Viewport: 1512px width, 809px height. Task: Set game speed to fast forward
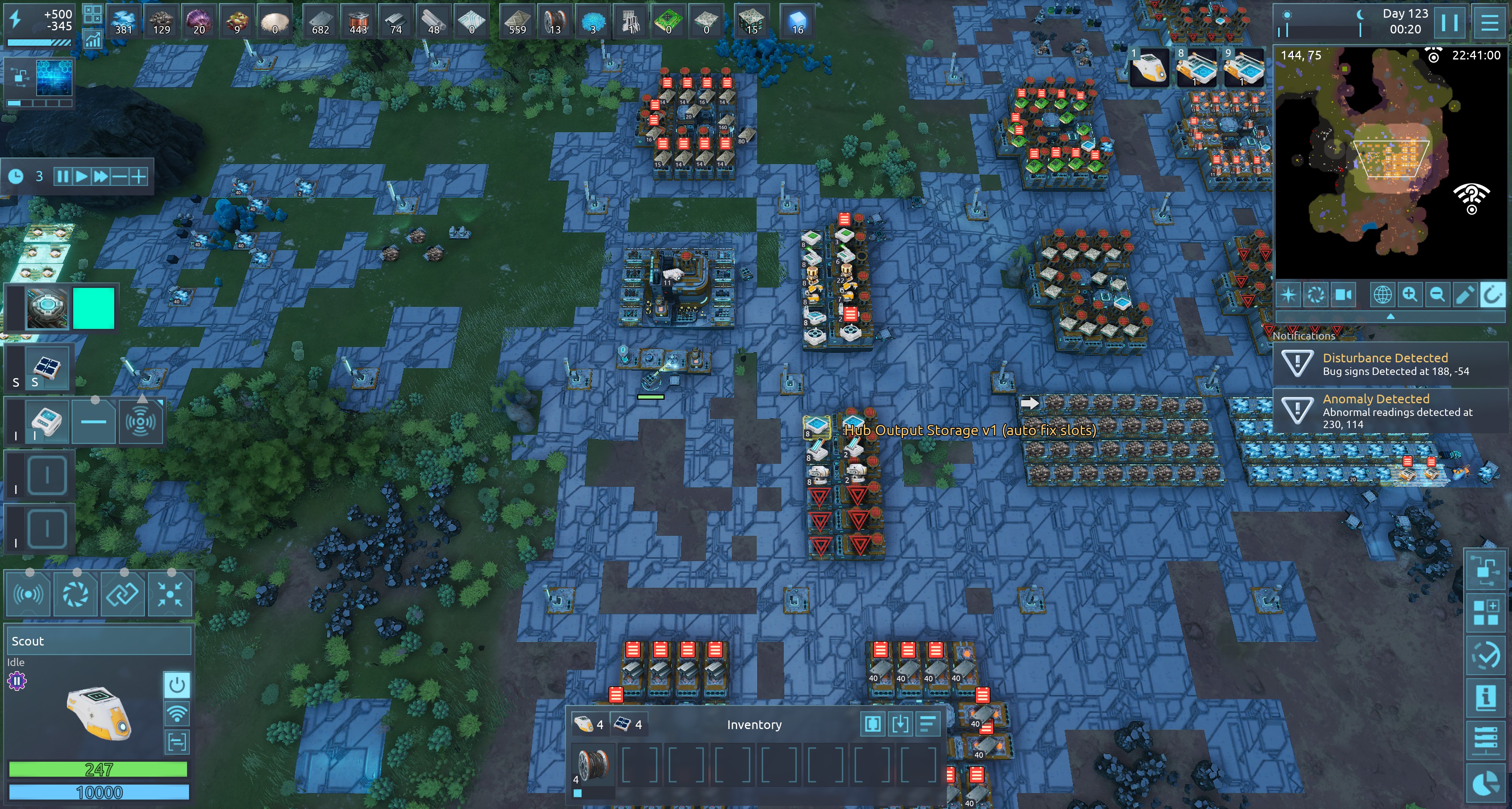(x=101, y=177)
